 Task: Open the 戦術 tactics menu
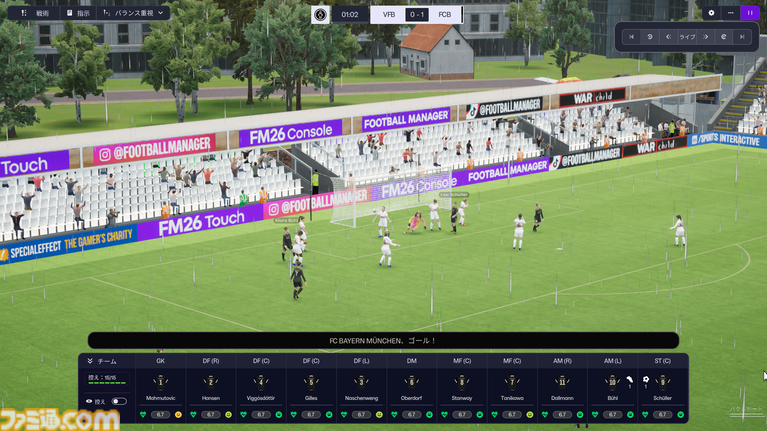[x=35, y=13]
